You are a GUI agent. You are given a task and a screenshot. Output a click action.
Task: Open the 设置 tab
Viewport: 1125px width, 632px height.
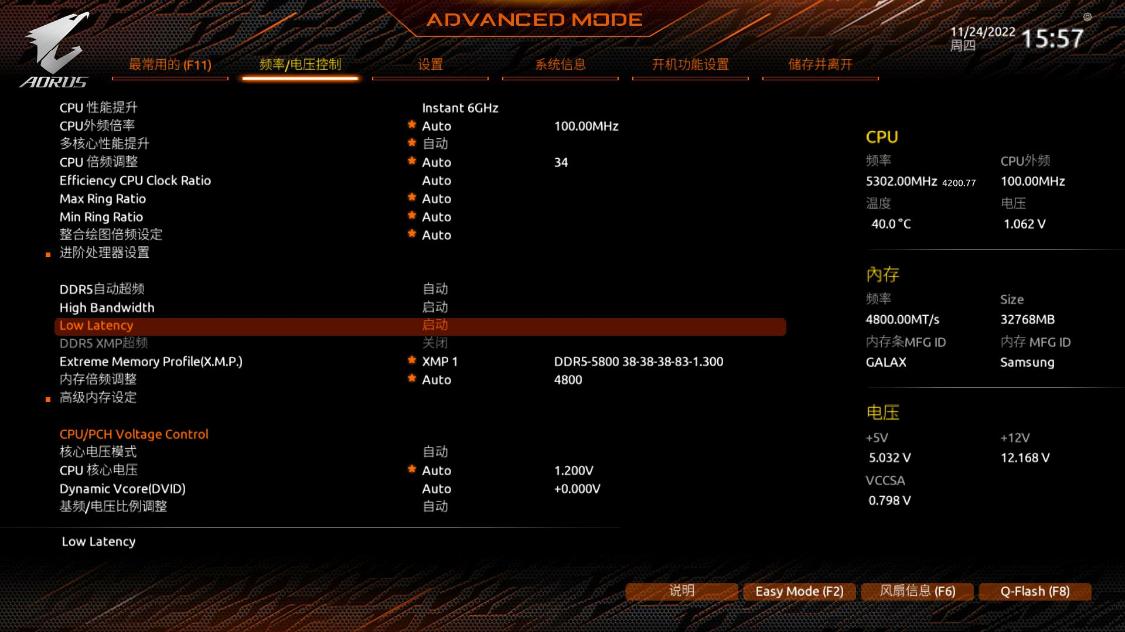pos(430,65)
